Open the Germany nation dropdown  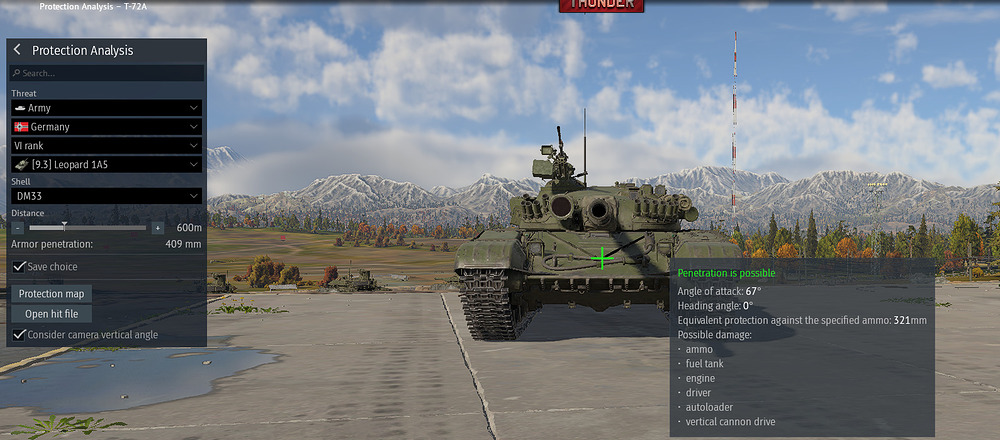pos(106,127)
